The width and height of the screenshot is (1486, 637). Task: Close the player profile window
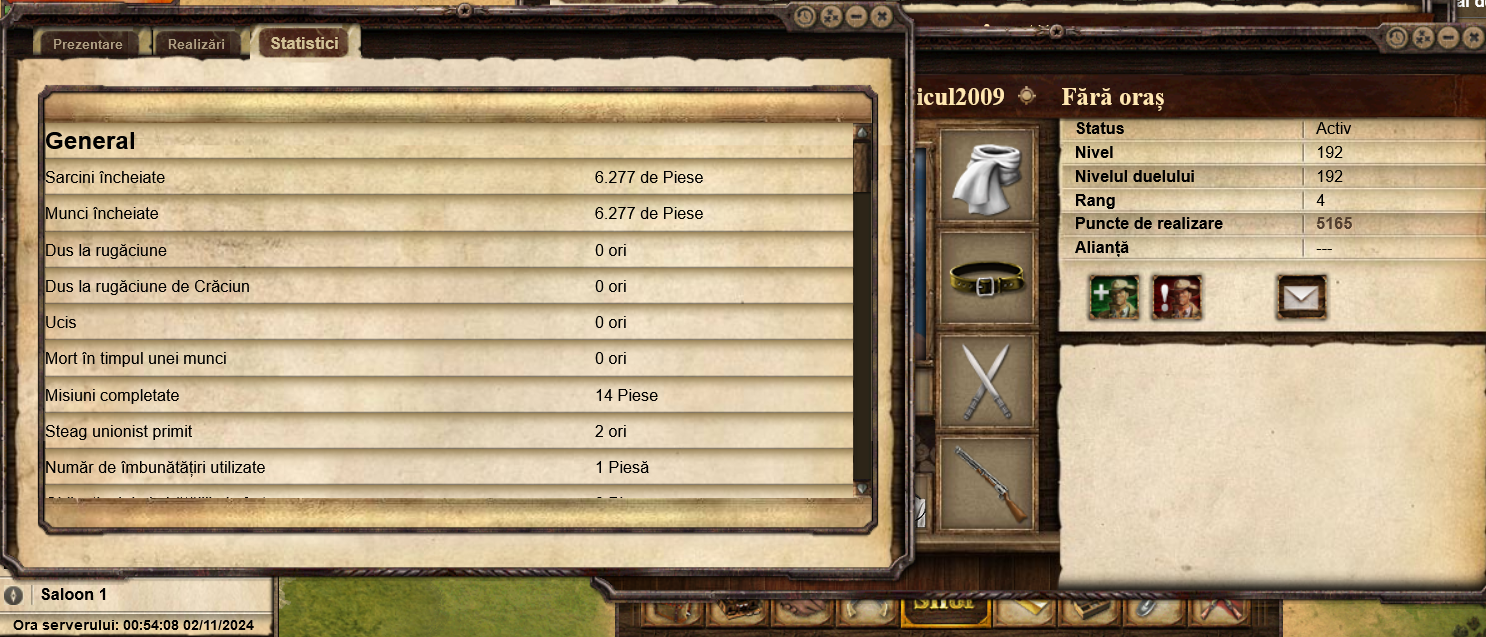1472,38
